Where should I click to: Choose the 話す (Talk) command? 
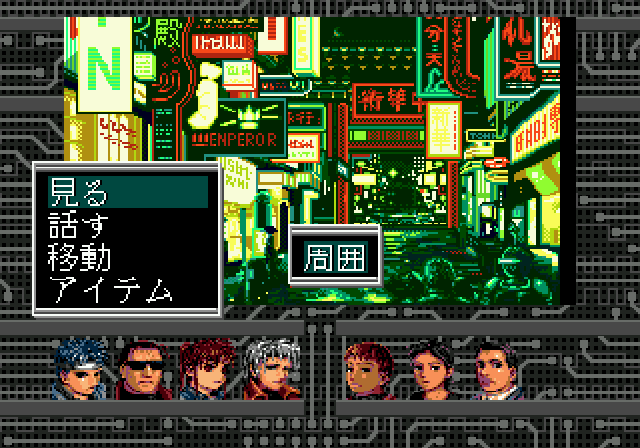click(80, 223)
